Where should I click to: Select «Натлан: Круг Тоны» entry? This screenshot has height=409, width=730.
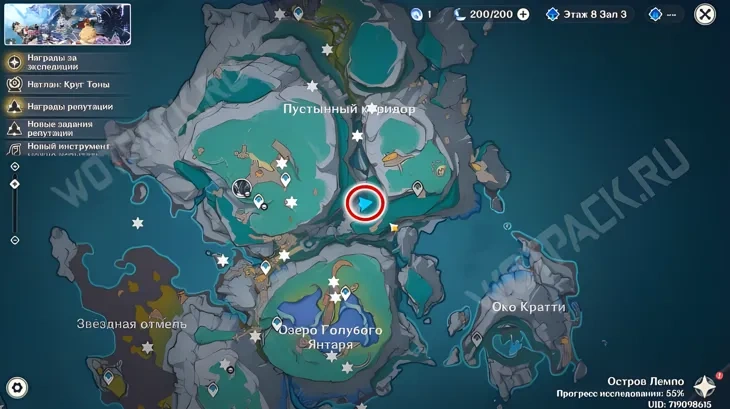(66, 86)
